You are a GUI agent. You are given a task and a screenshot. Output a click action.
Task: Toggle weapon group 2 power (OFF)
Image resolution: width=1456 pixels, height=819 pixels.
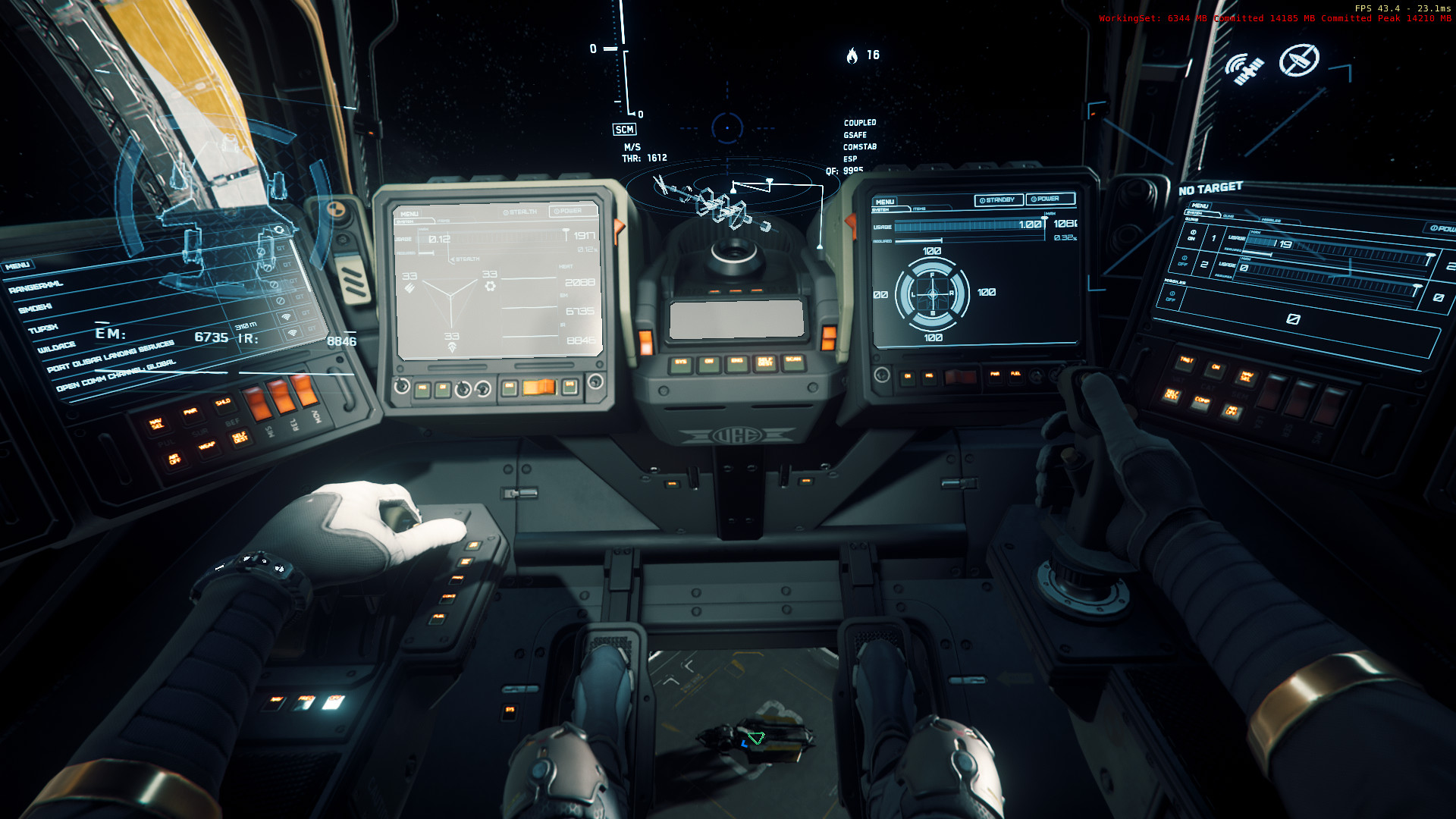coord(1183,260)
